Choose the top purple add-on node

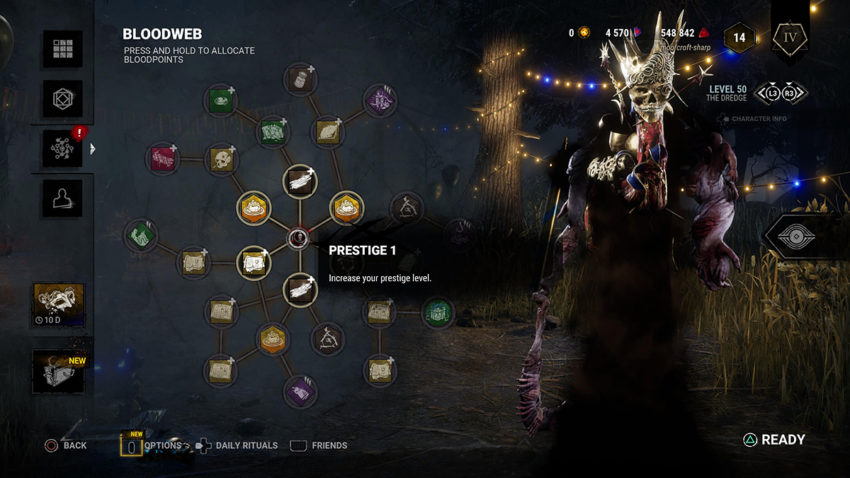click(379, 100)
